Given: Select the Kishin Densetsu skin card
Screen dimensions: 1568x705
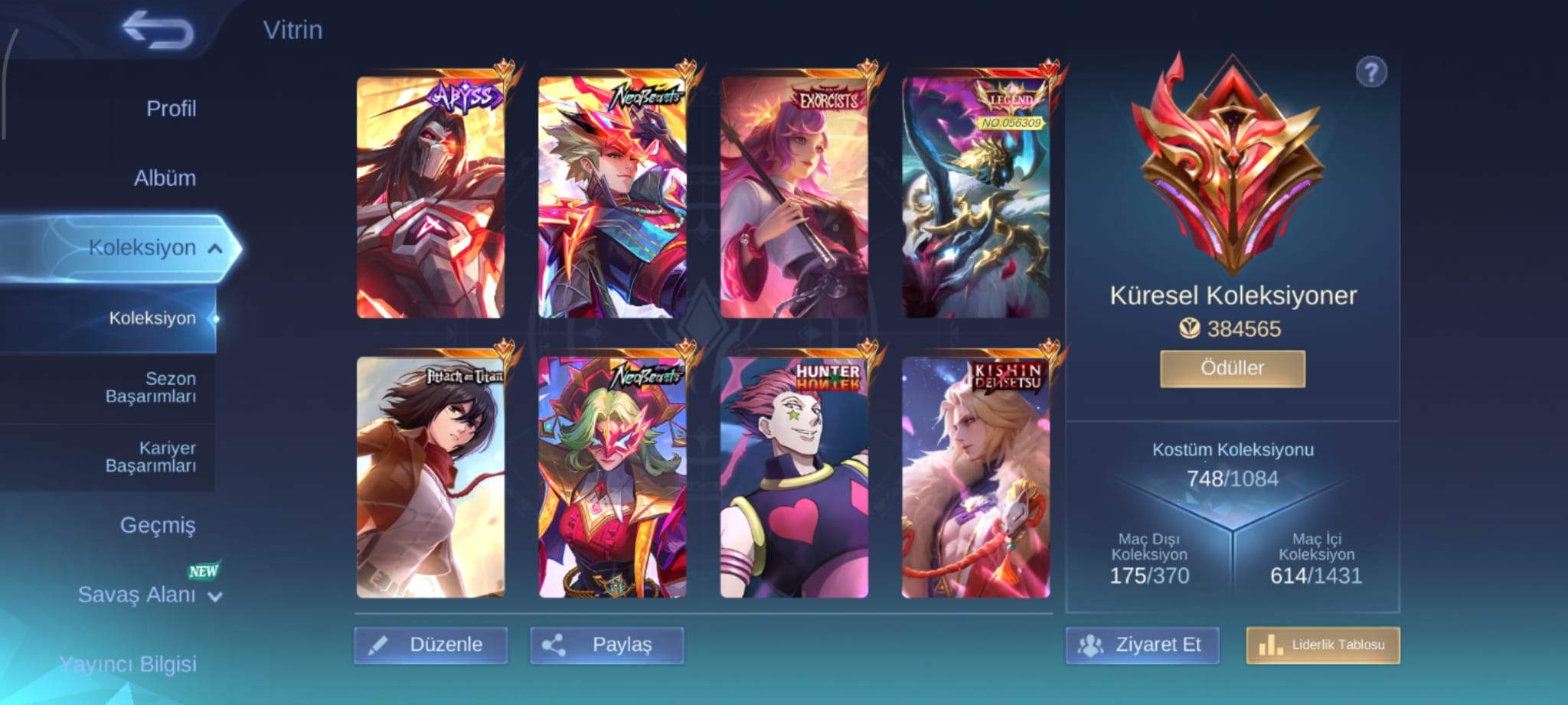Looking at the screenshot, I should coord(975,477).
